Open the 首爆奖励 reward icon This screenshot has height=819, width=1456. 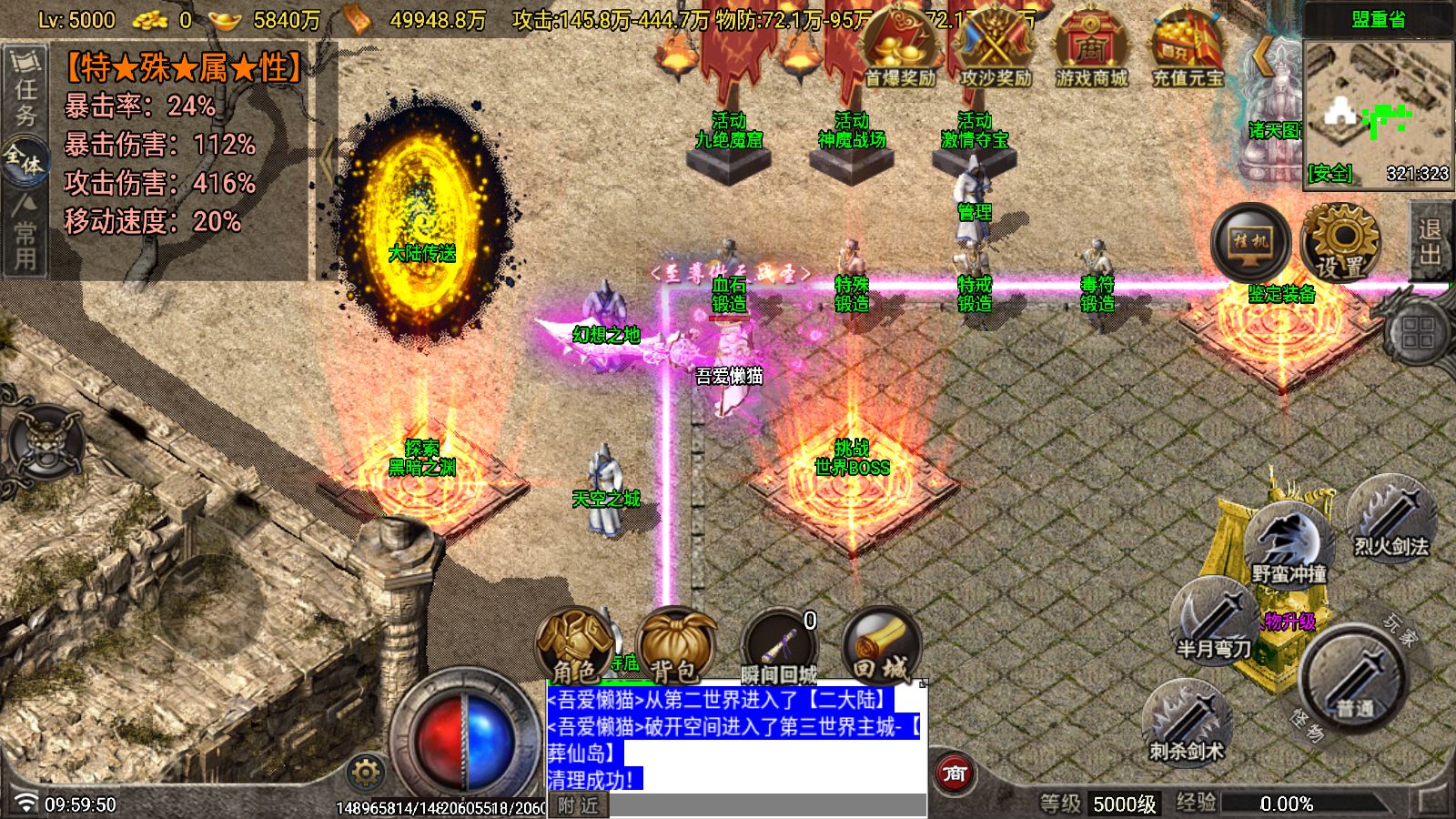pyautogui.click(x=900, y=50)
